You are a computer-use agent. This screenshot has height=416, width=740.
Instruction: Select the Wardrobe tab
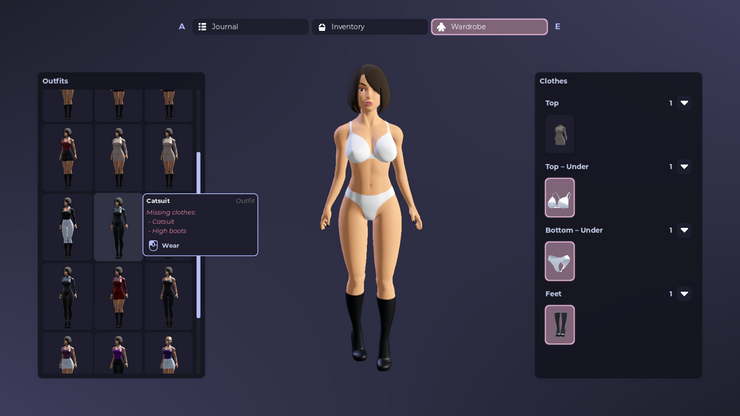[489, 27]
